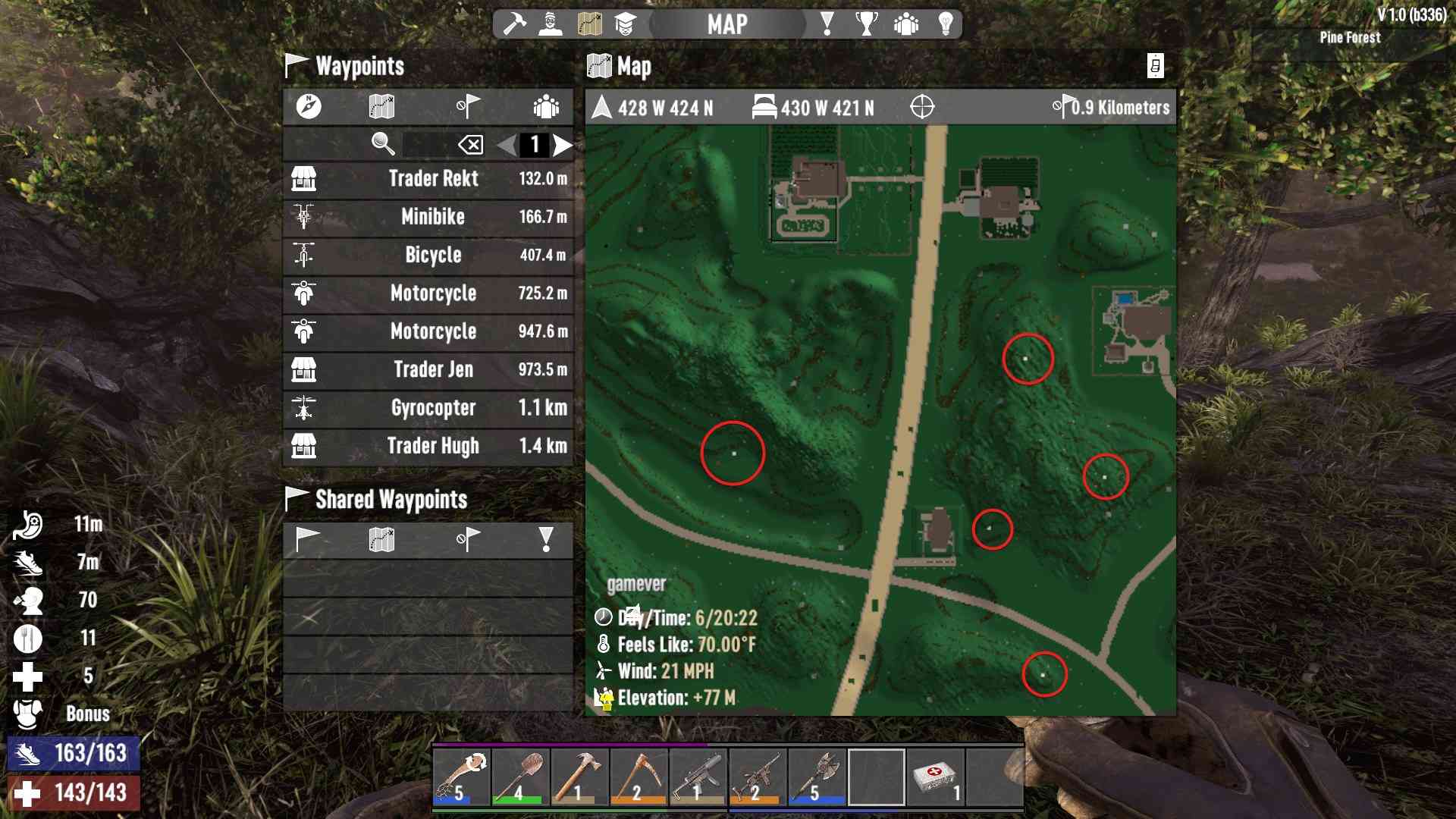The height and width of the screenshot is (819, 1456).
Task: Select the first aid kit hotbar slot
Action: 935,777
